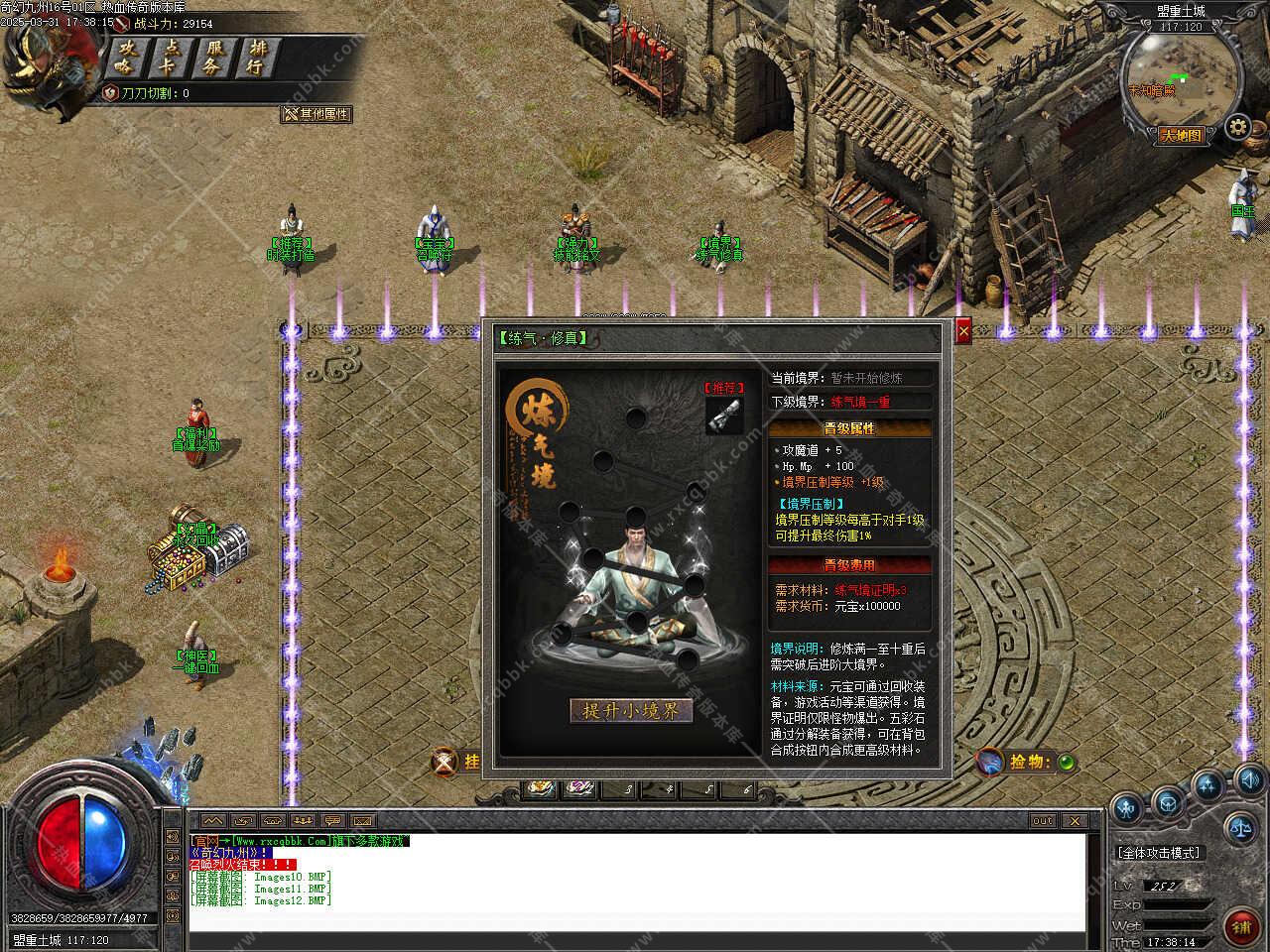The image size is (1270, 952).
Task: Click the gear settings icon near the minimap
Action: (1236, 127)
